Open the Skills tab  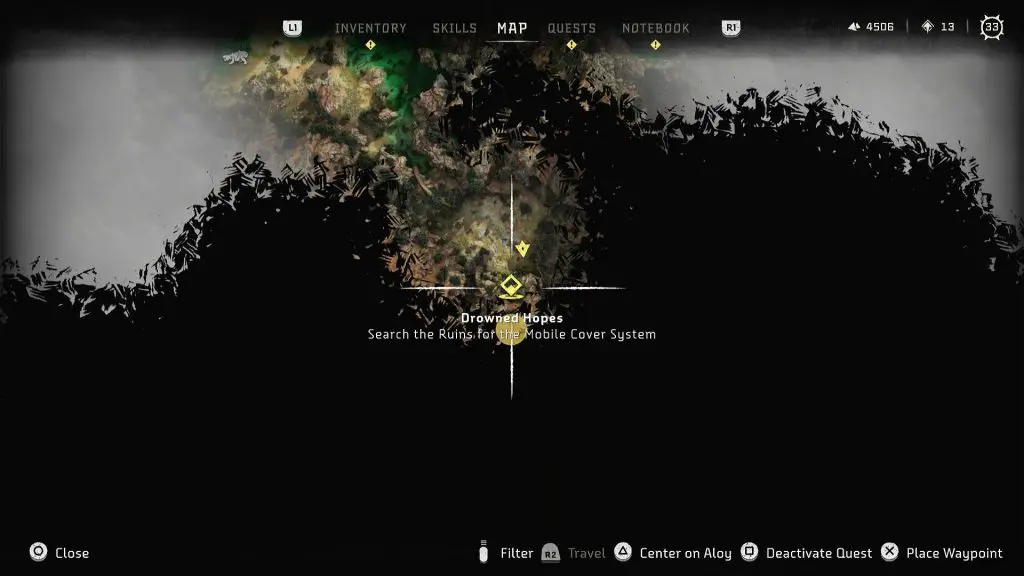coord(454,28)
